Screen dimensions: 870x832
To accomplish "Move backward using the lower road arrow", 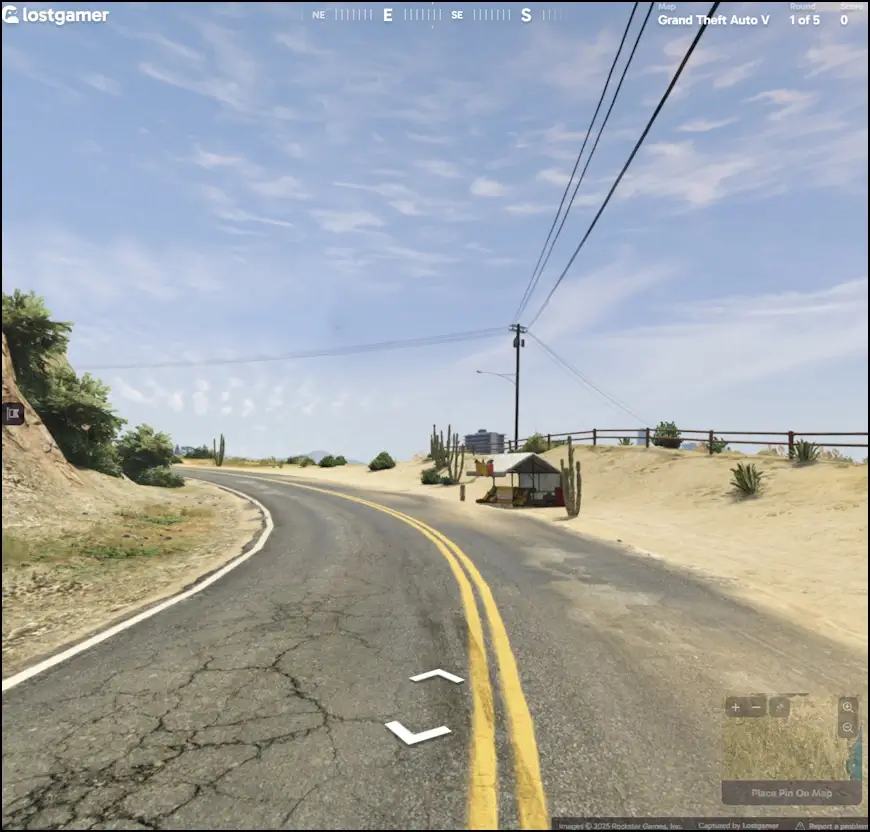I will [417, 733].
